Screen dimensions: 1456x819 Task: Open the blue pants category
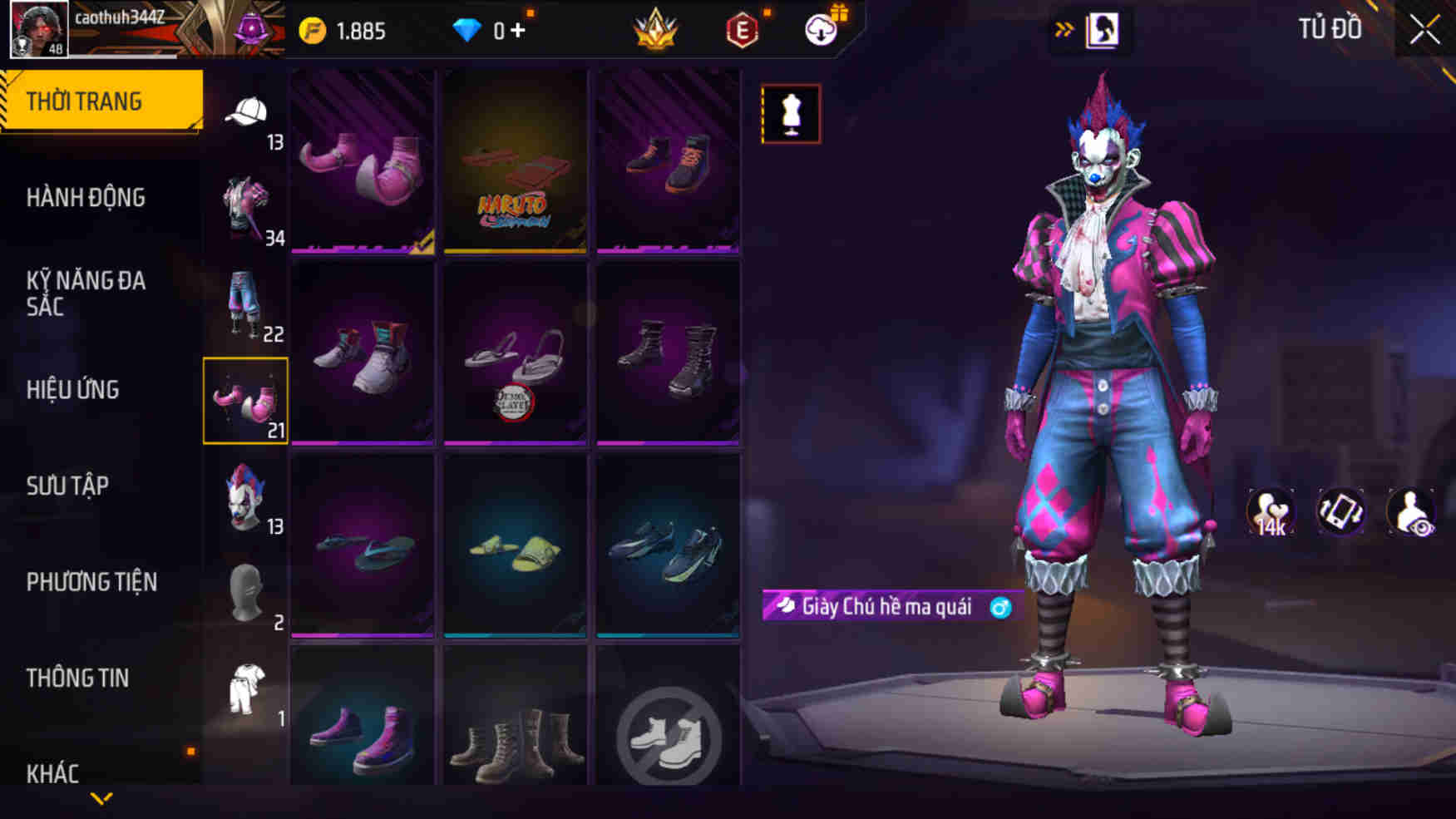(x=244, y=304)
